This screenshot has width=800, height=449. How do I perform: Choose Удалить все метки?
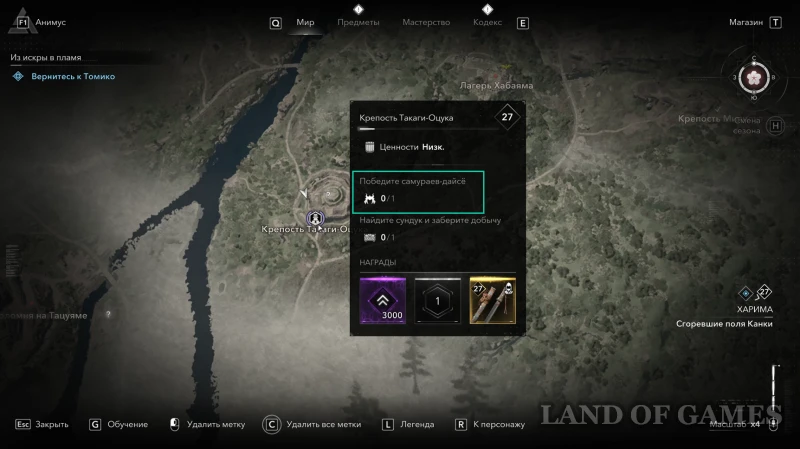[x=322, y=424]
